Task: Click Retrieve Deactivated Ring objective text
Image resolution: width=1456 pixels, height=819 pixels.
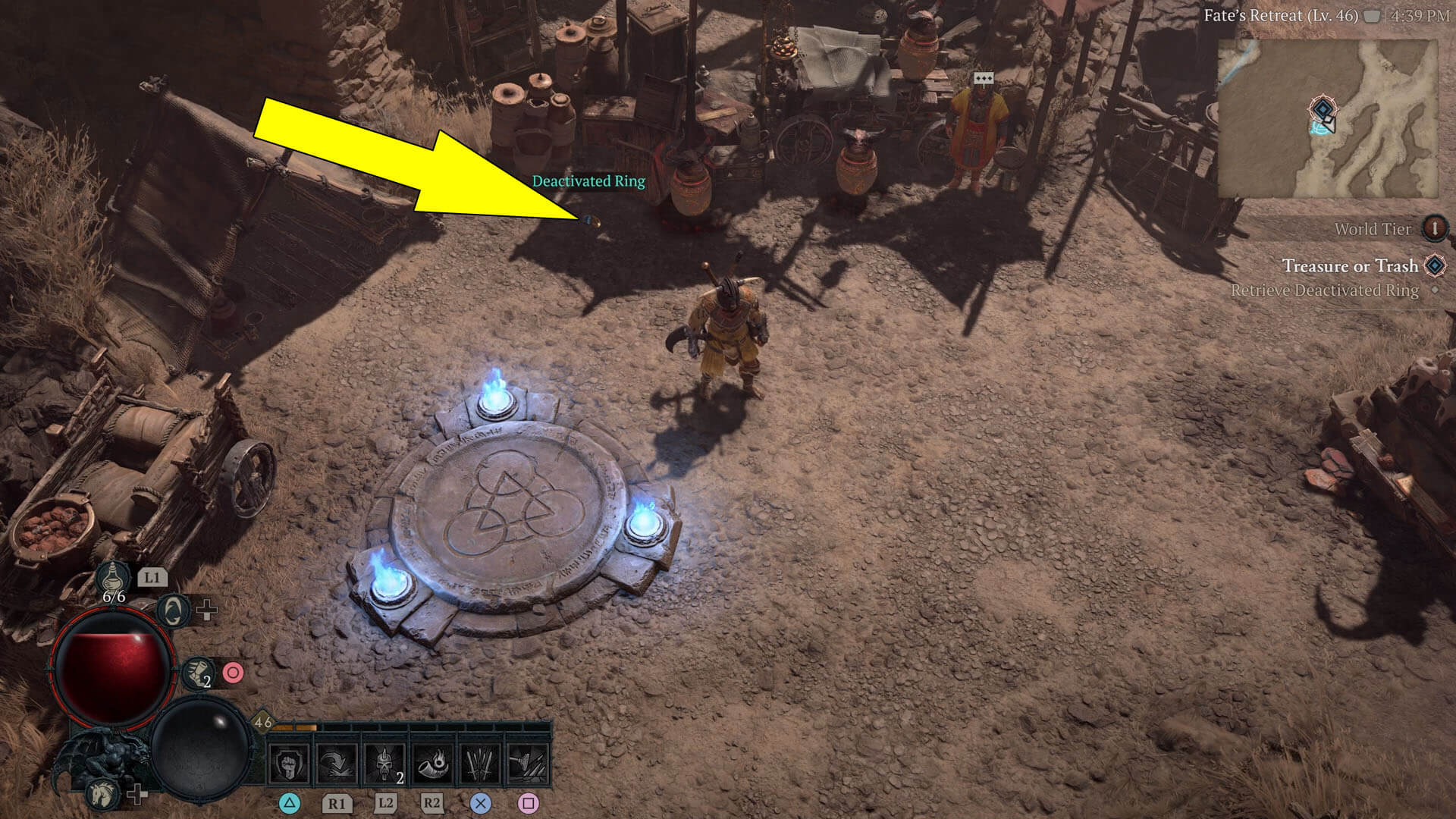Action: (1326, 290)
